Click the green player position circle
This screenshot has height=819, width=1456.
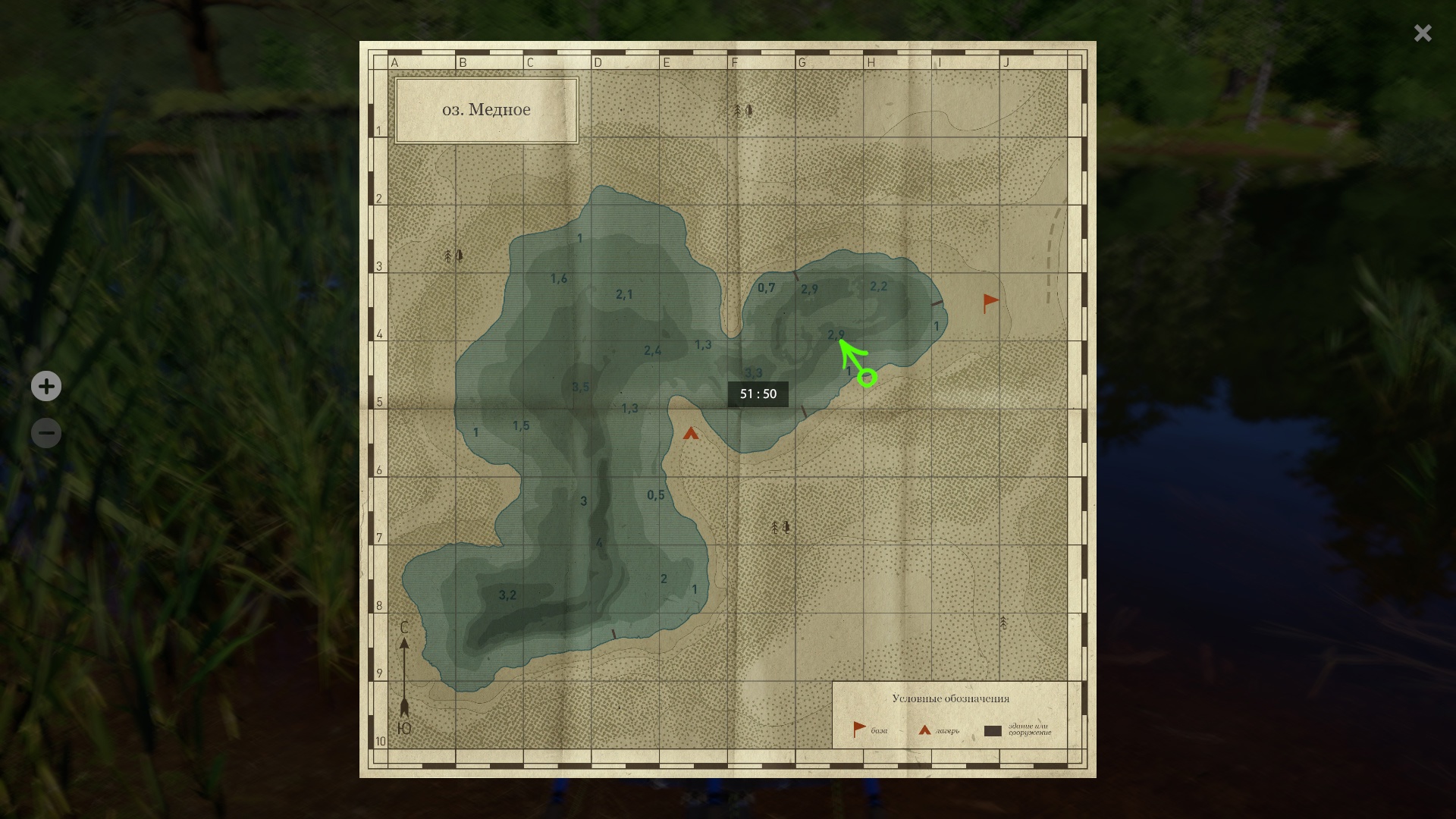click(x=868, y=377)
